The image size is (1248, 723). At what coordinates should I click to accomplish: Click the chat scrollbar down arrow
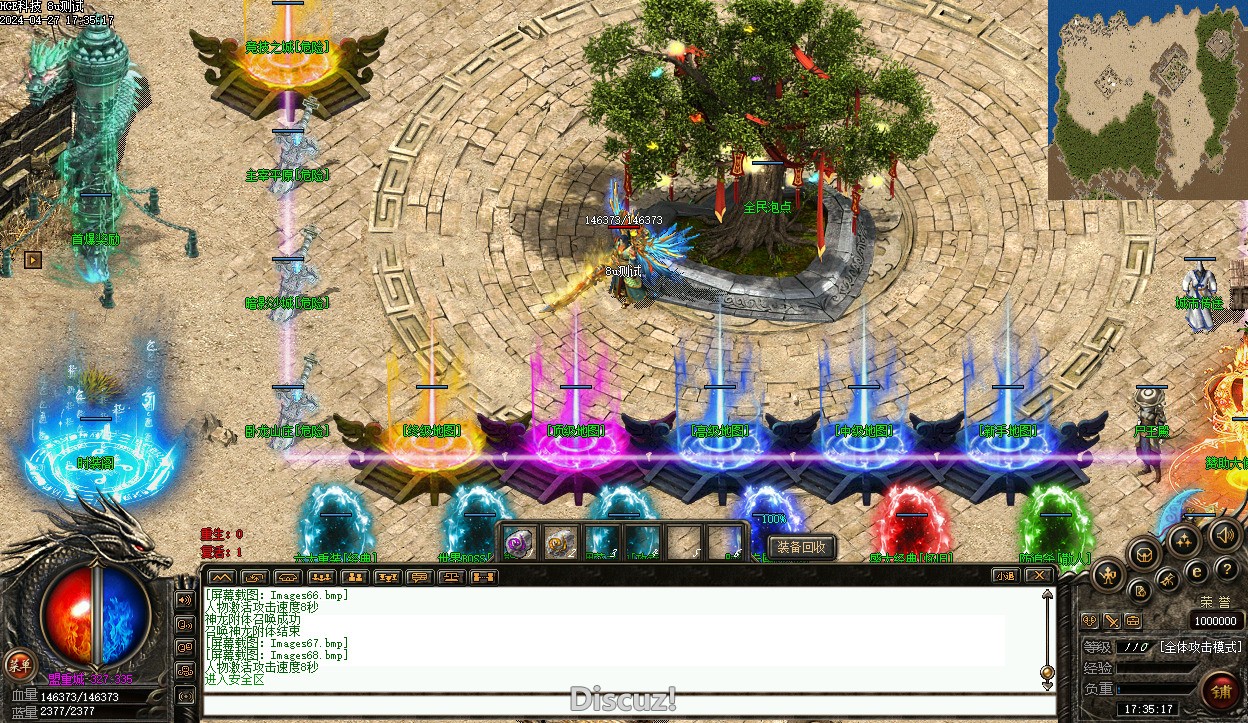1047,685
